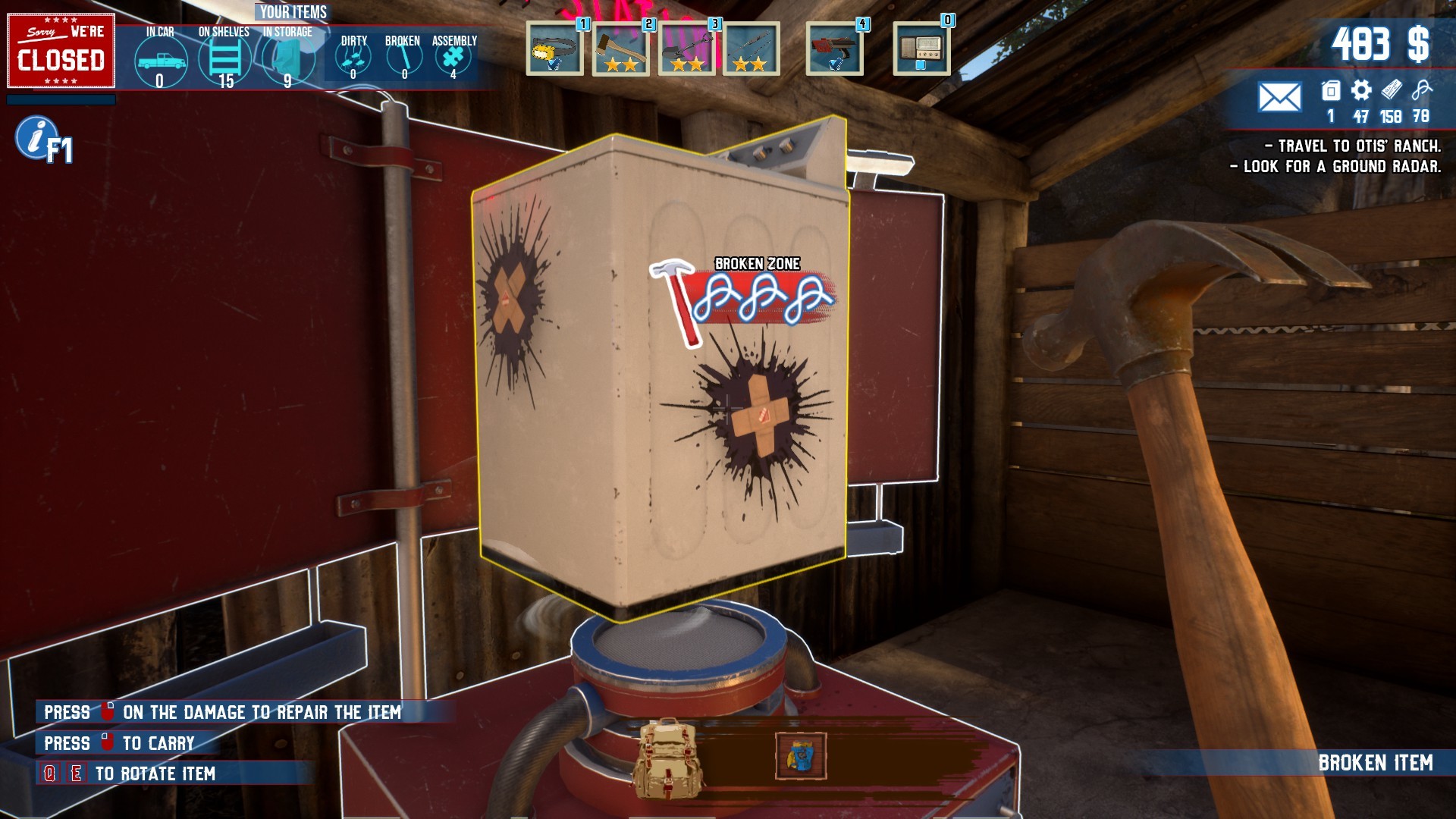
Task: Select the headlamp hotbar slot
Action: click(554, 49)
